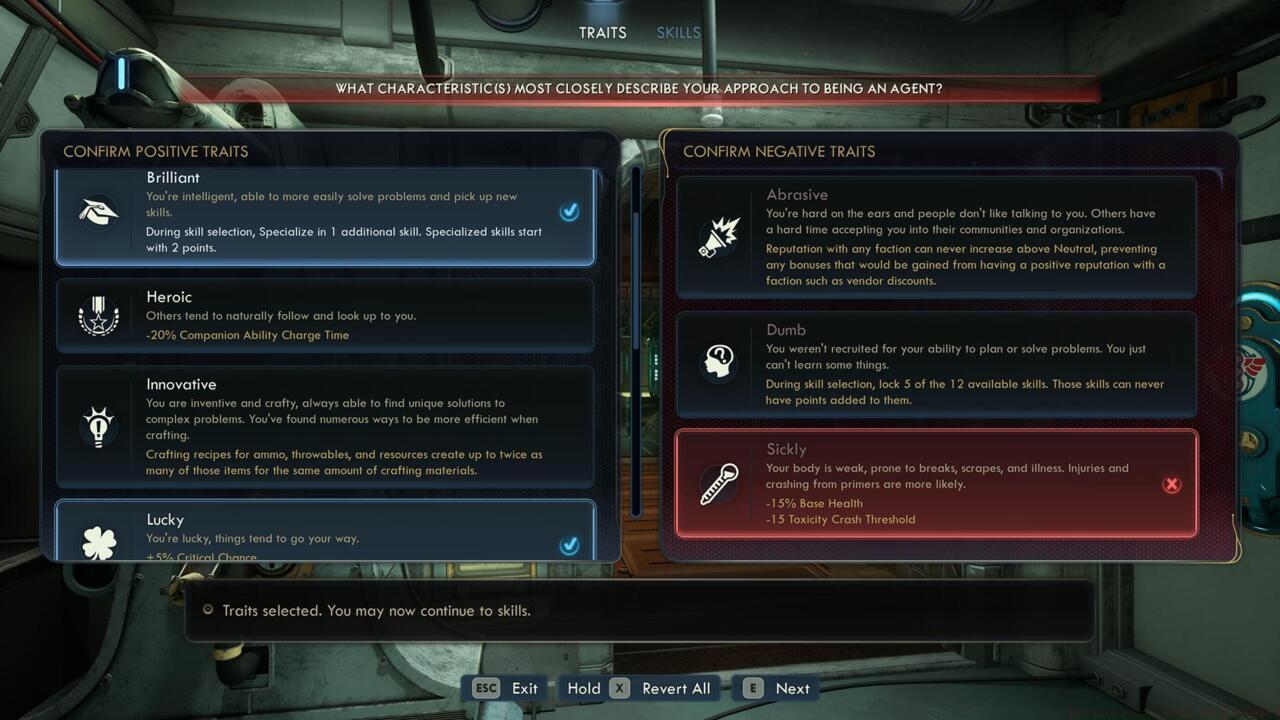The width and height of the screenshot is (1280, 720).
Task: Select the Heroic trait card
Action: click(325, 316)
